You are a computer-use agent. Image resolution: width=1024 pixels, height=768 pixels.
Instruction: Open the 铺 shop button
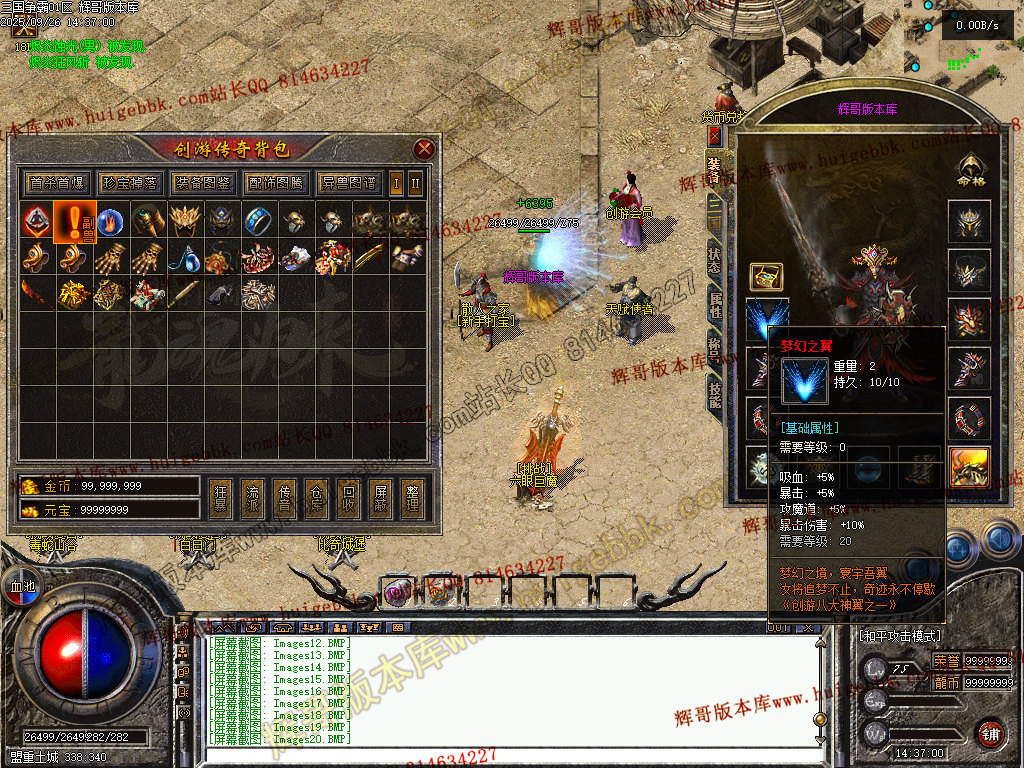(989, 732)
